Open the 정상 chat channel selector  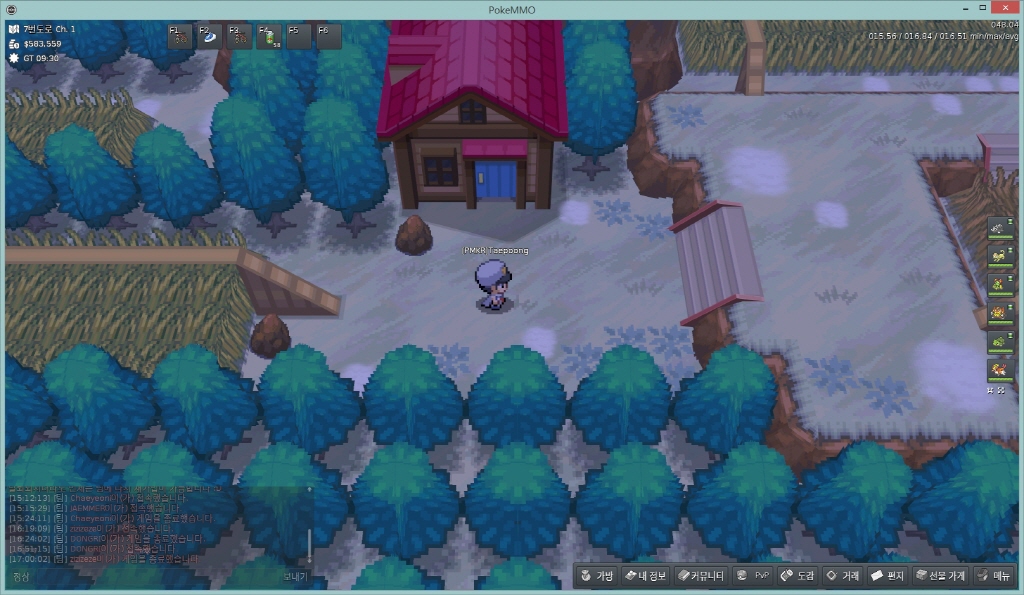click(x=22, y=577)
